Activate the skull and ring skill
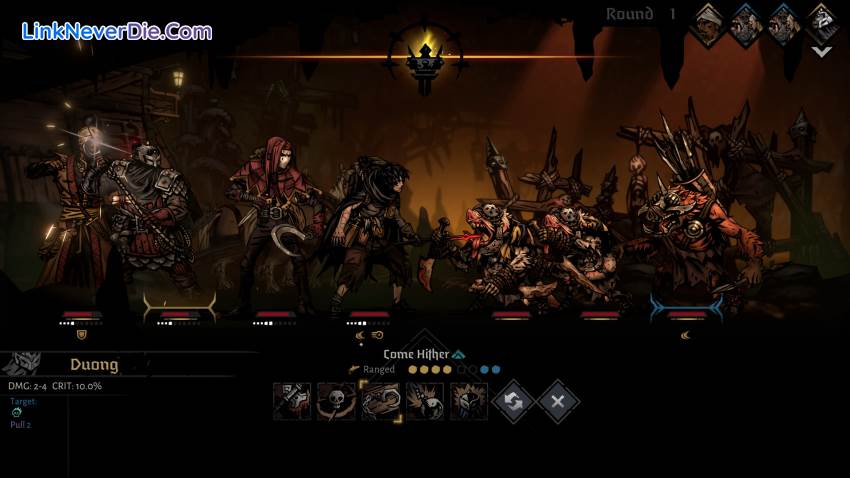Screen dimensions: 850x478 [336, 401]
